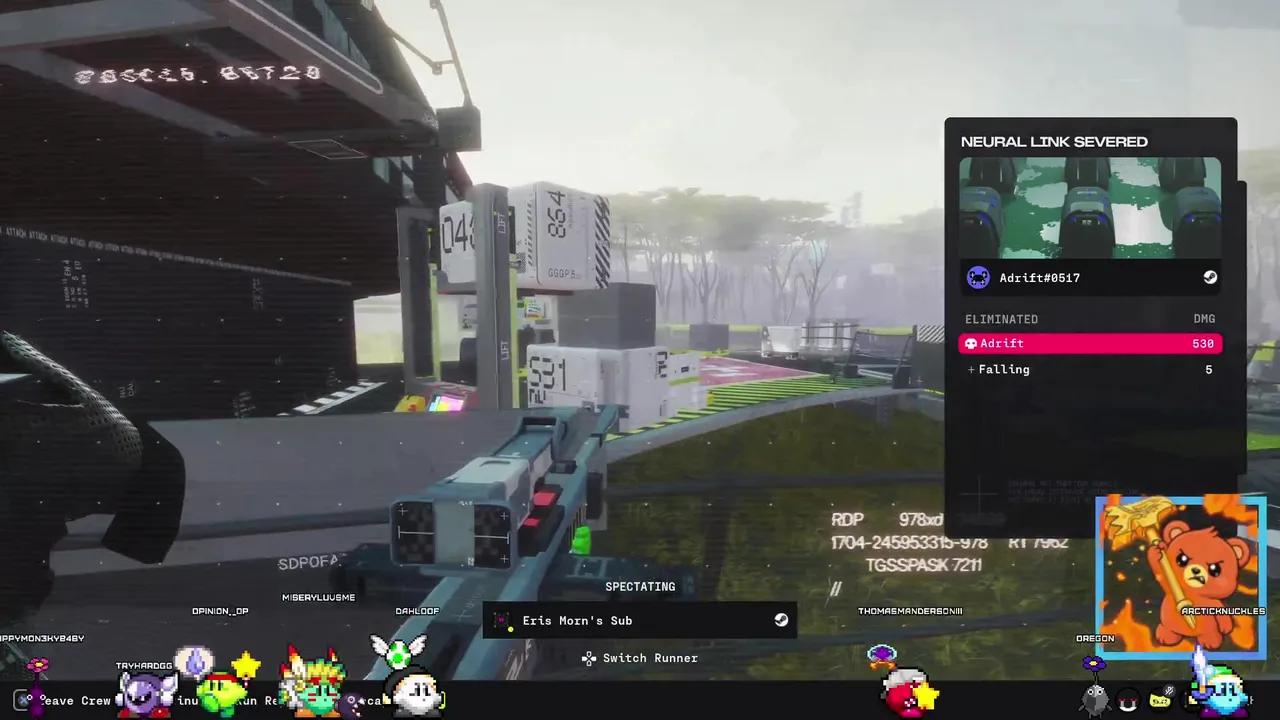Click the Neural Link Severed killcam preview
The image size is (1280, 720).
pyautogui.click(x=1090, y=207)
